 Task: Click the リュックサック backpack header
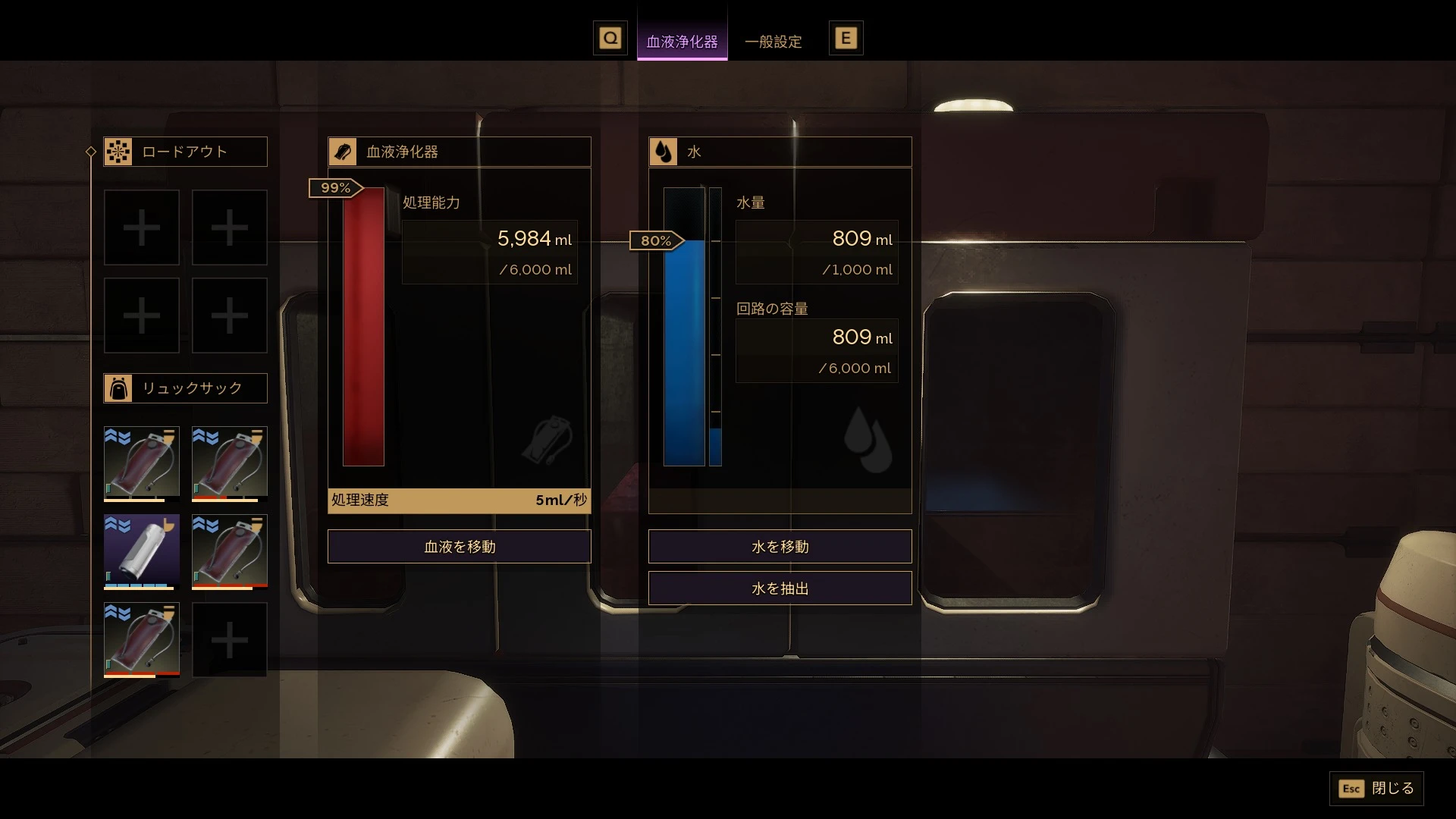click(185, 388)
